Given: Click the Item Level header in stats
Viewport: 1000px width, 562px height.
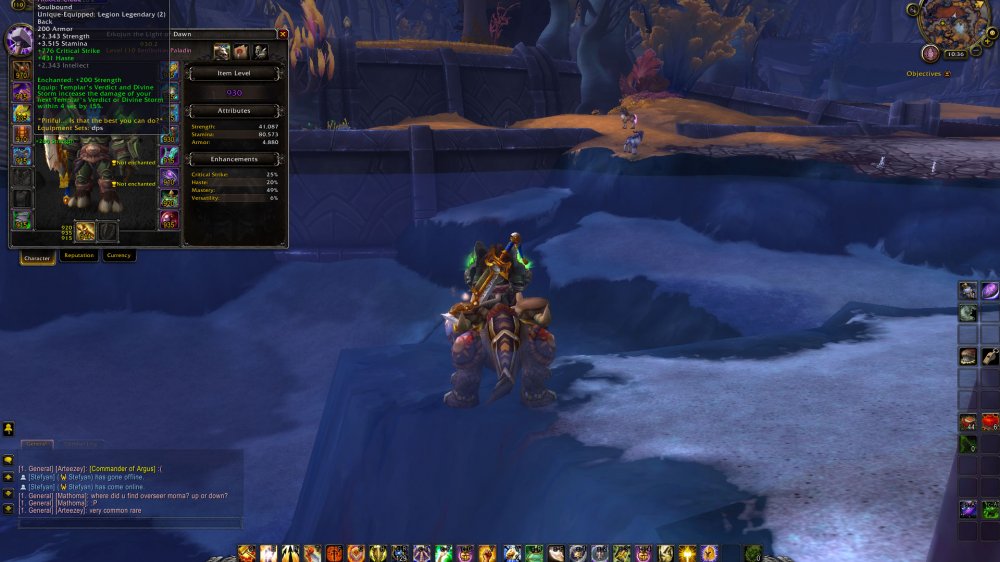Looking at the screenshot, I should point(235,73).
